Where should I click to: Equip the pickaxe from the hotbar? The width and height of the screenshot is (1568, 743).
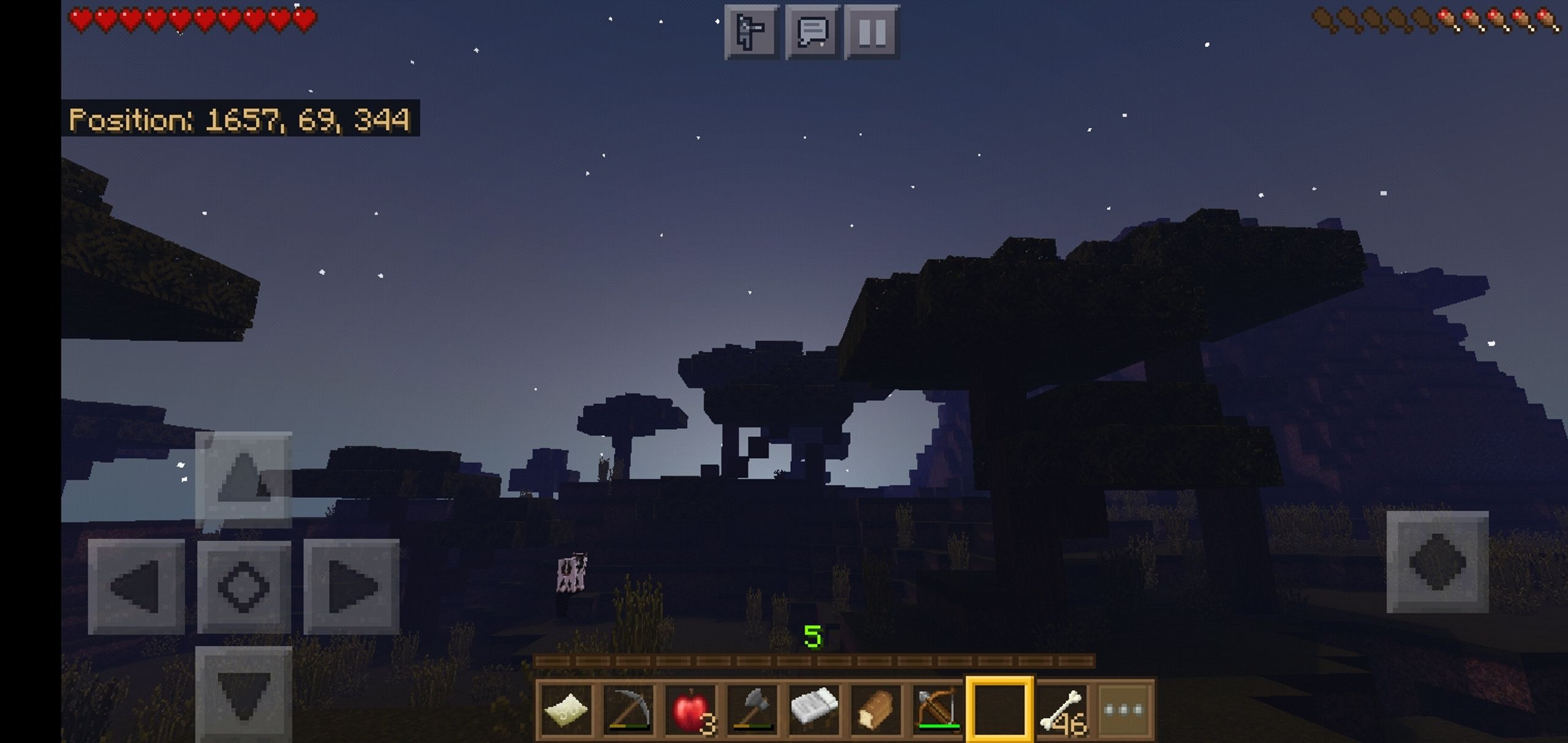click(x=628, y=710)
